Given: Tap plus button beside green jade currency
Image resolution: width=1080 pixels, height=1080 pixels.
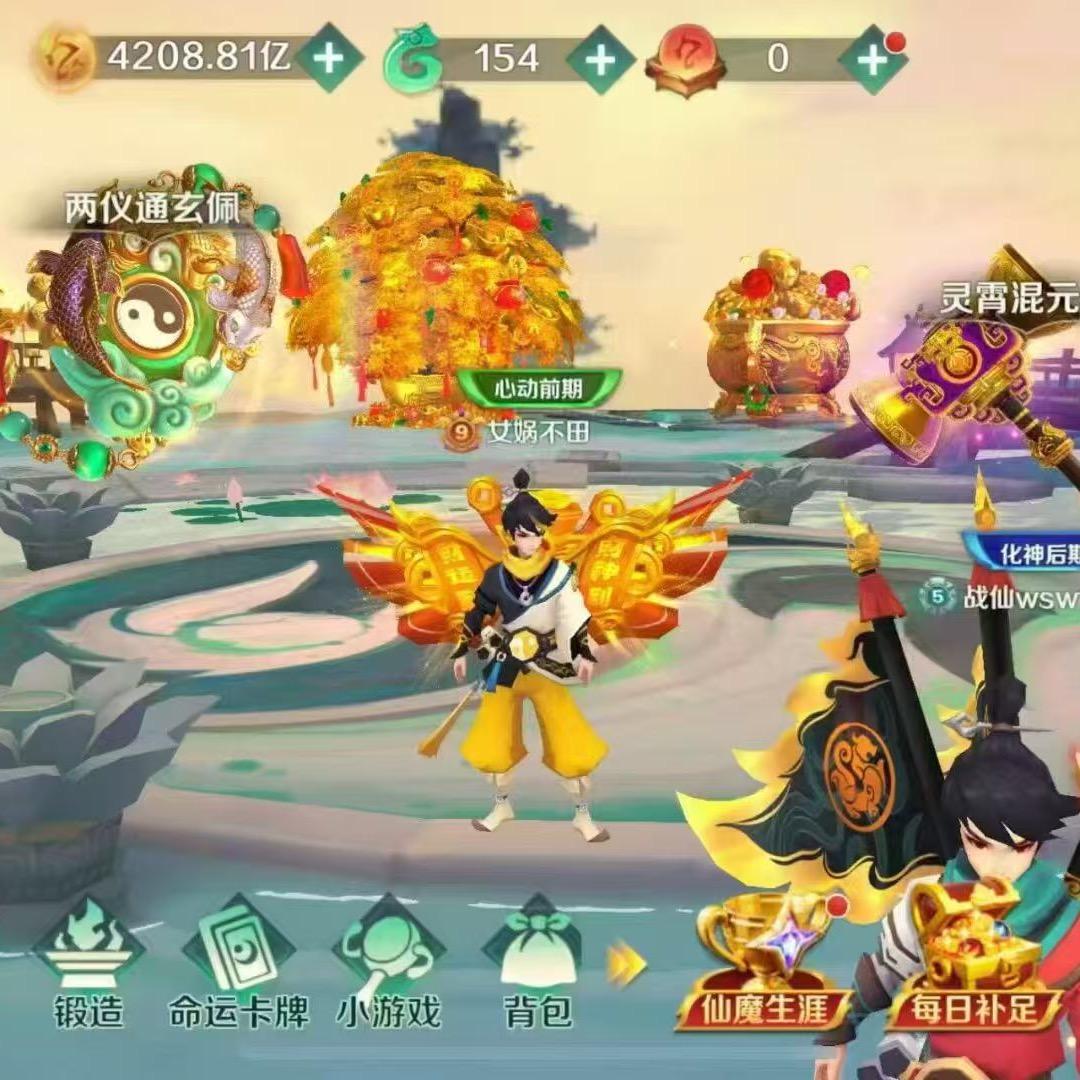Looking at the screenshot, I should [600, 59].
